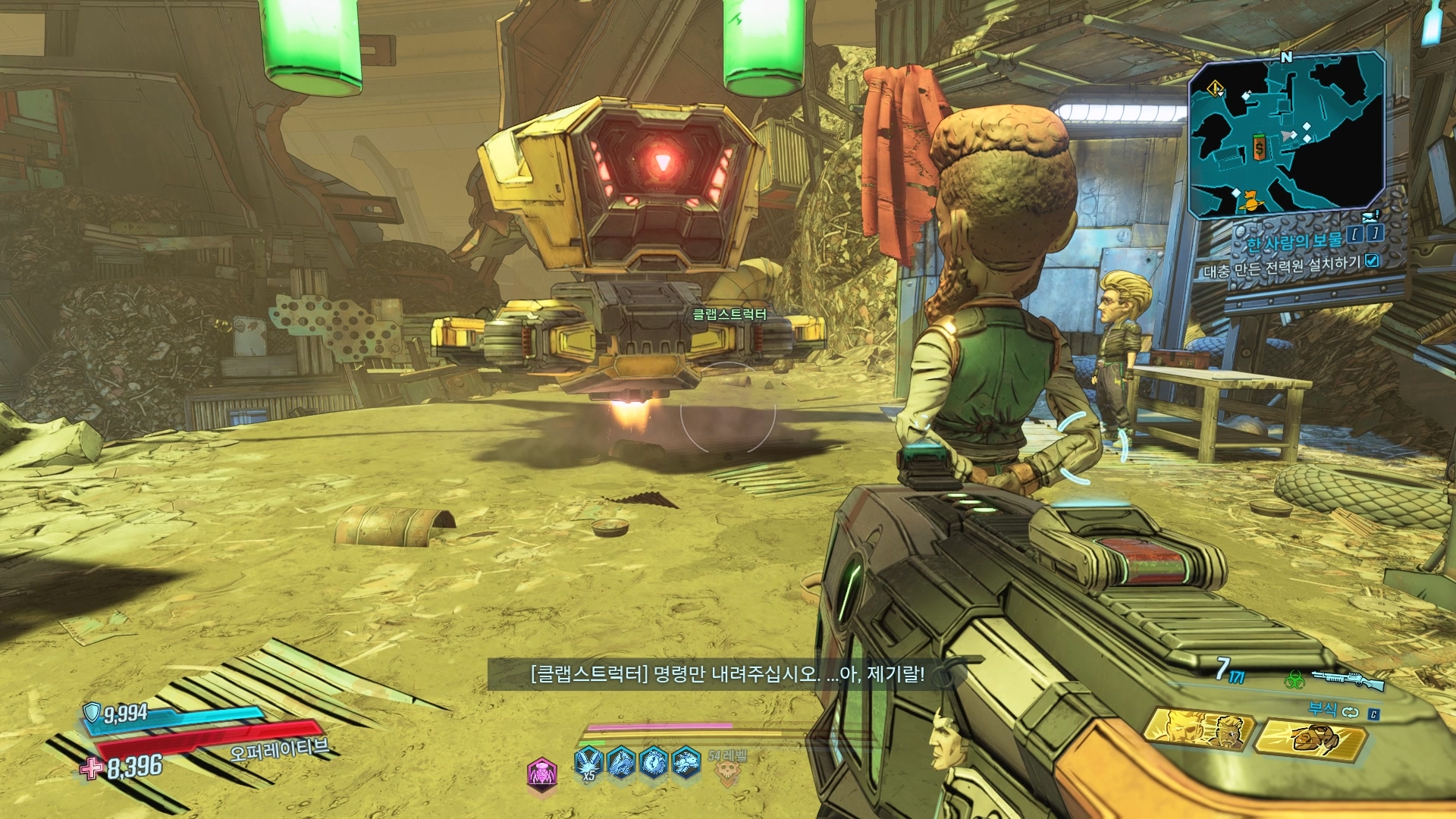The width and height of the screenshot is (1456, 819).
Task: Click the orange dollar vending machine map marker
Action: point(1259,147)
